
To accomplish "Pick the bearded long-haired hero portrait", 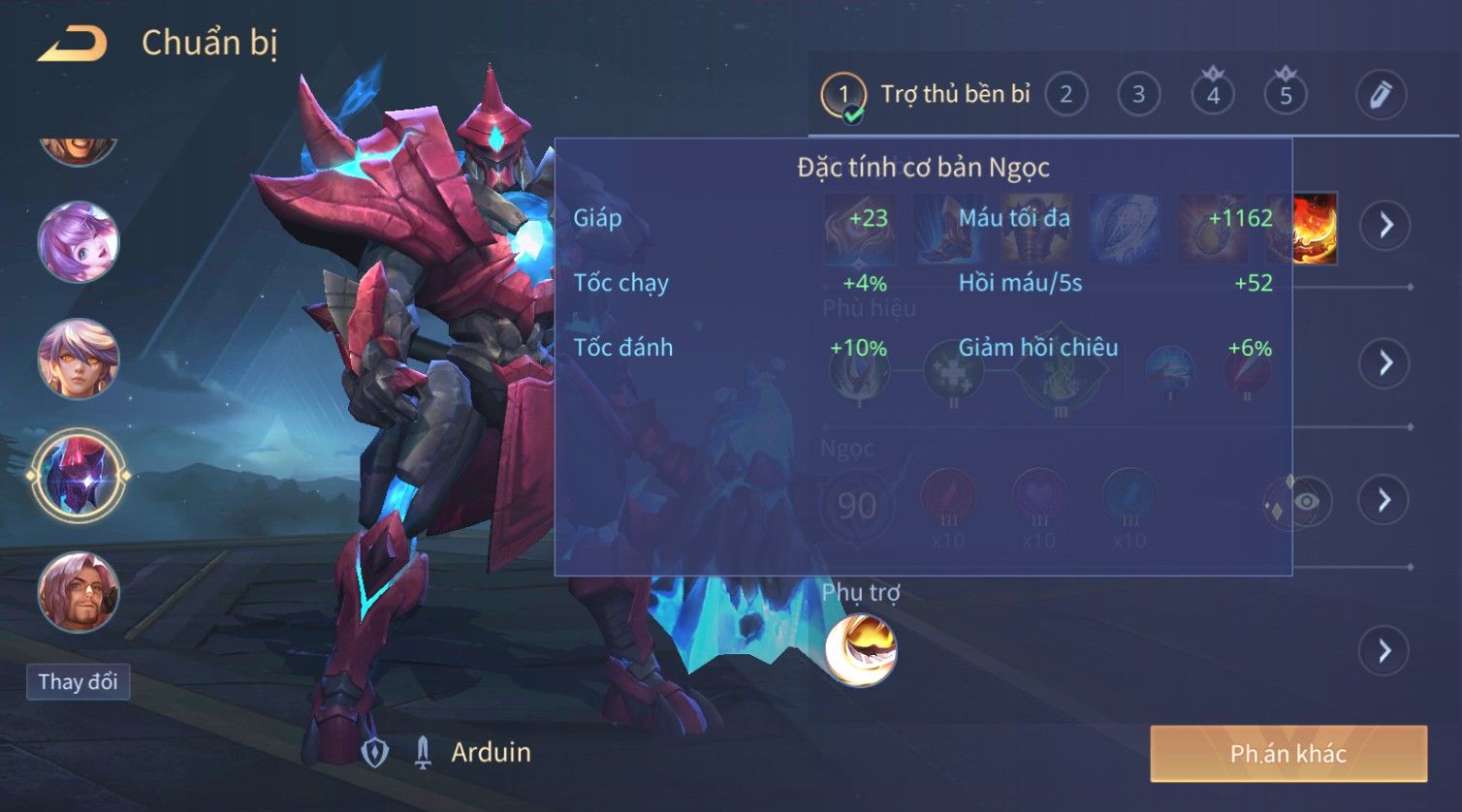I will [x=79, y=591].
